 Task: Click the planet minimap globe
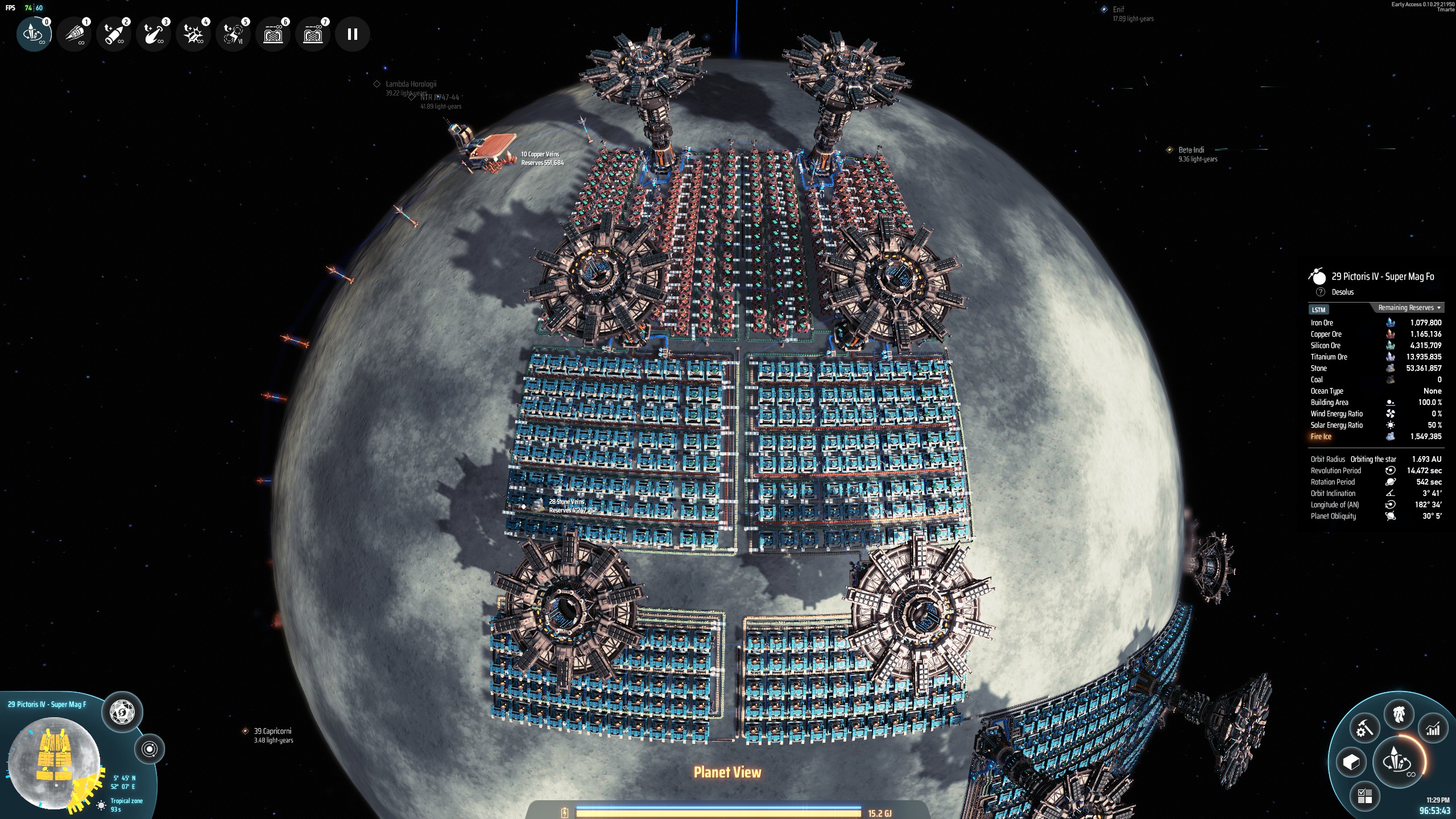pyautogui.click(x=54, y=762)
